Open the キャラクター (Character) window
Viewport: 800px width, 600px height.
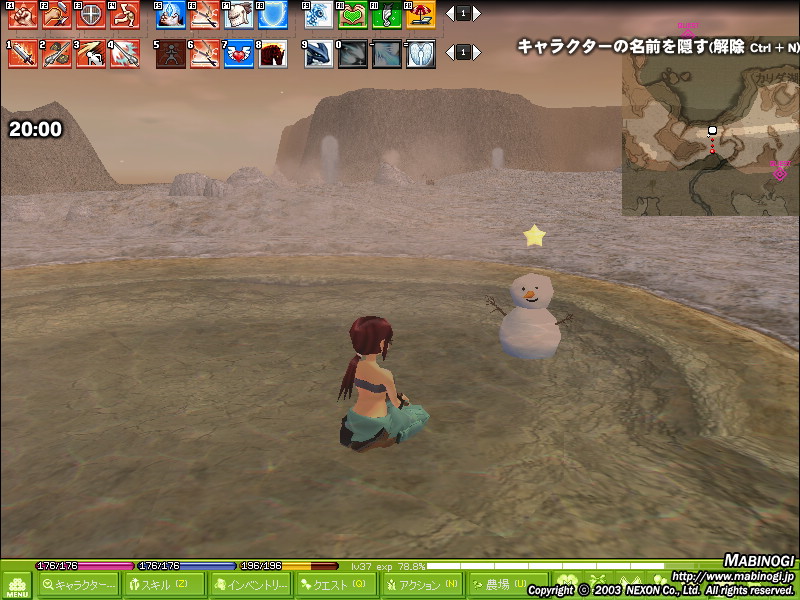coord(78,585)
